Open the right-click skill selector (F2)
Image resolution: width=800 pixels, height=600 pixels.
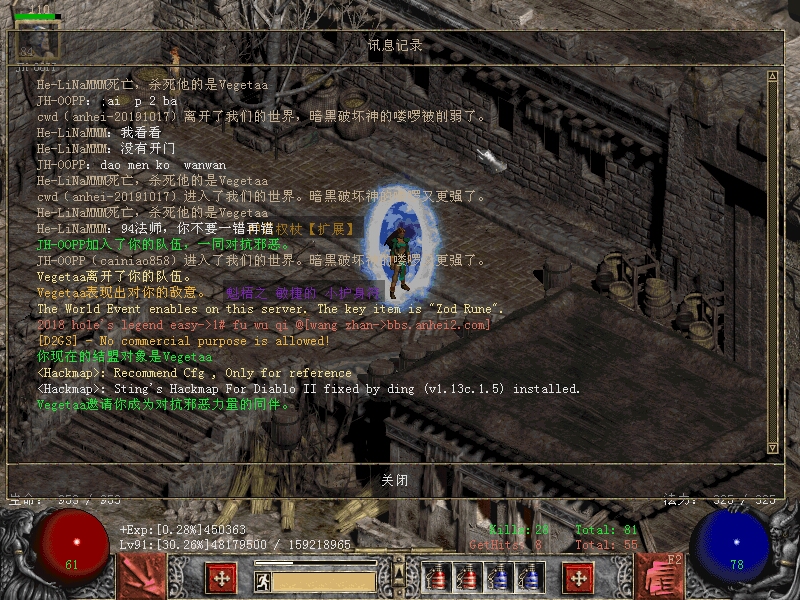click(x=659, y=576)
